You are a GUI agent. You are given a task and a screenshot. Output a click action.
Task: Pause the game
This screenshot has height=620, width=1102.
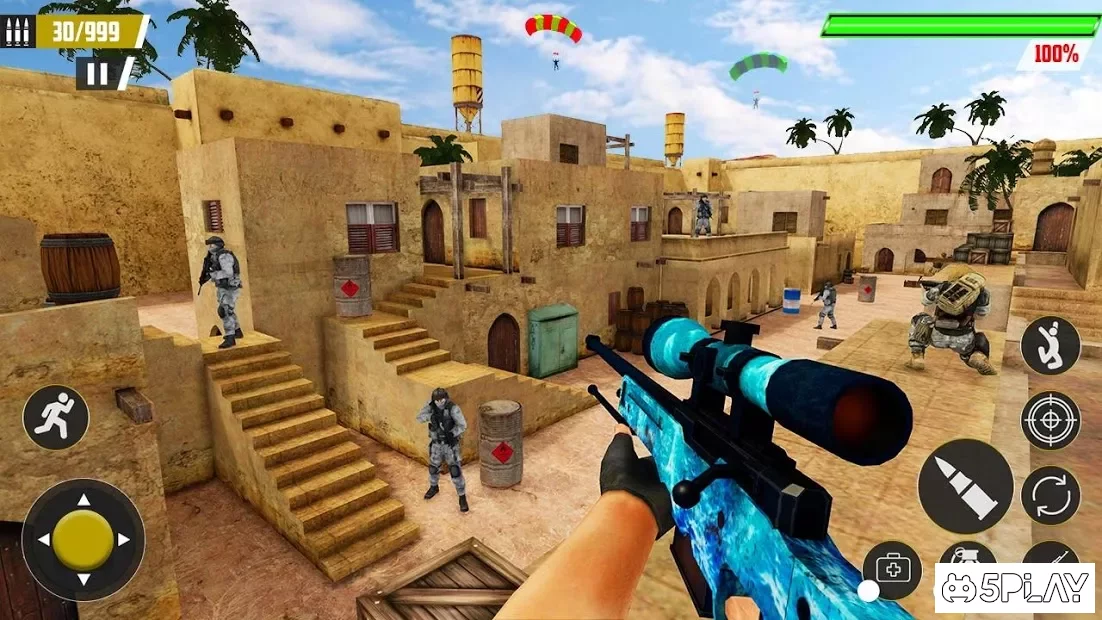[98, 73]
